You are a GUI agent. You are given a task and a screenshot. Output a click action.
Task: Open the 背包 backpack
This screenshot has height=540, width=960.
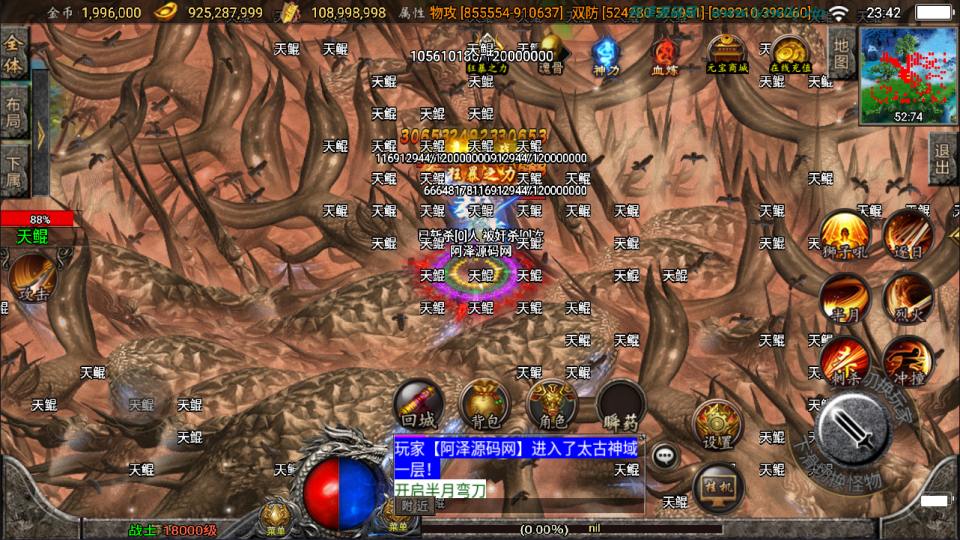click(485, 405)
